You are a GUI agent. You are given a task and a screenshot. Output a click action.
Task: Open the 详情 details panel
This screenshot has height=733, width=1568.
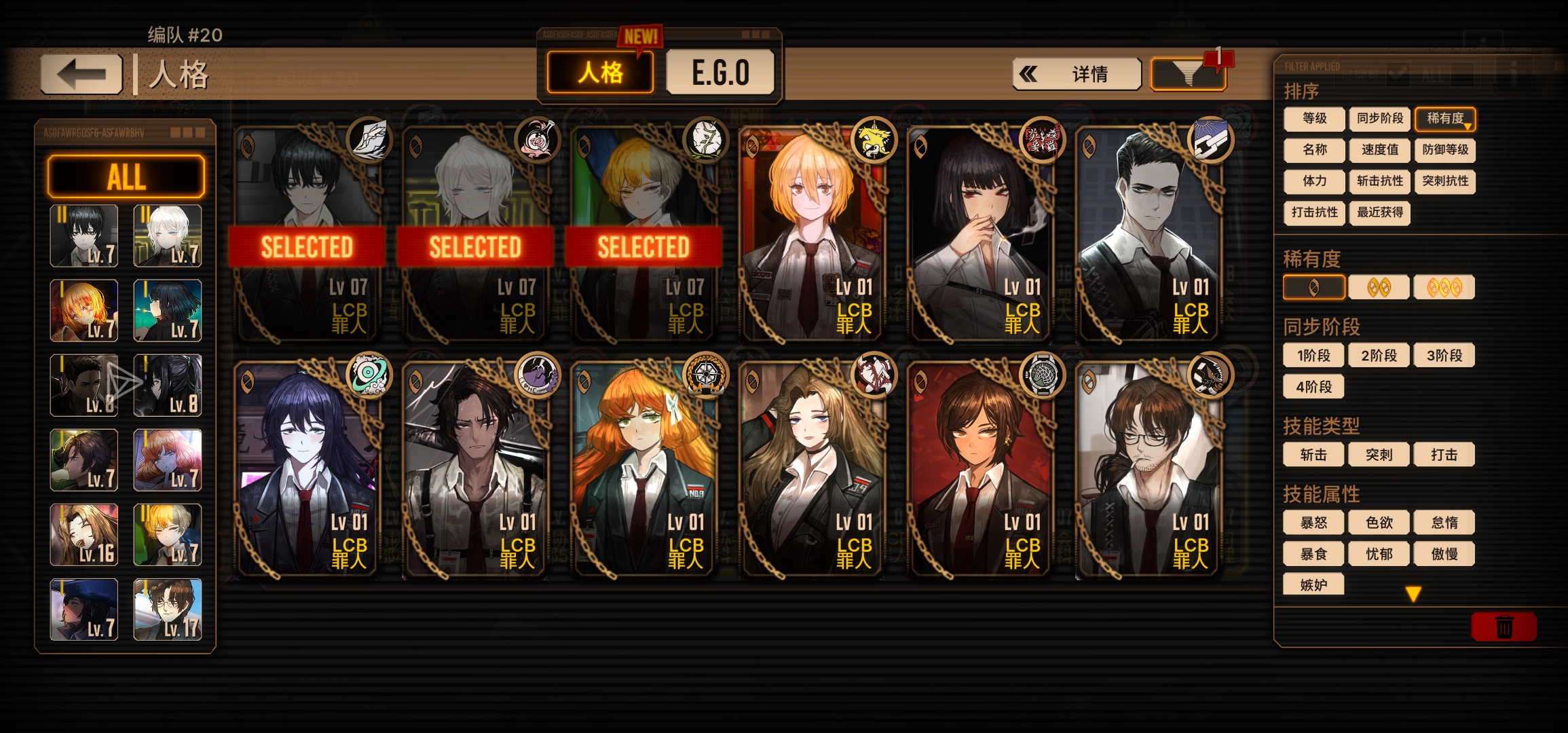(x=1077, y=74)
